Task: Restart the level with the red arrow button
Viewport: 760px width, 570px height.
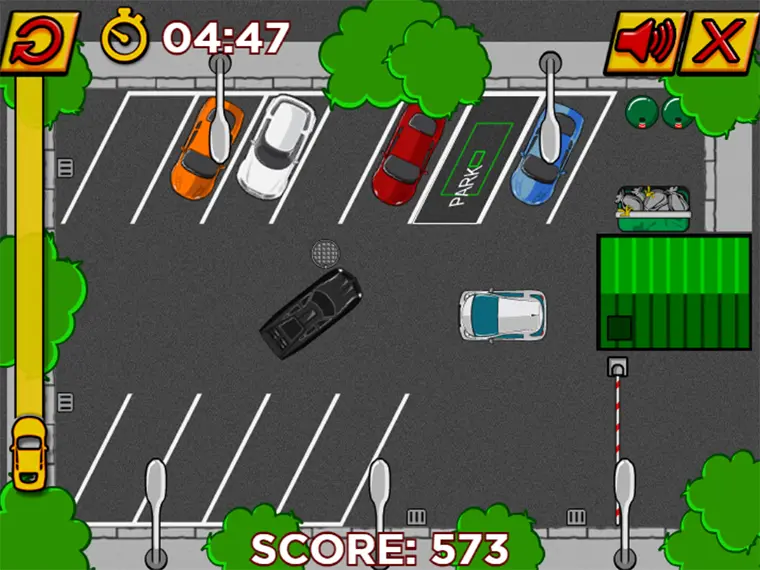Action: (x=40, y=41)
